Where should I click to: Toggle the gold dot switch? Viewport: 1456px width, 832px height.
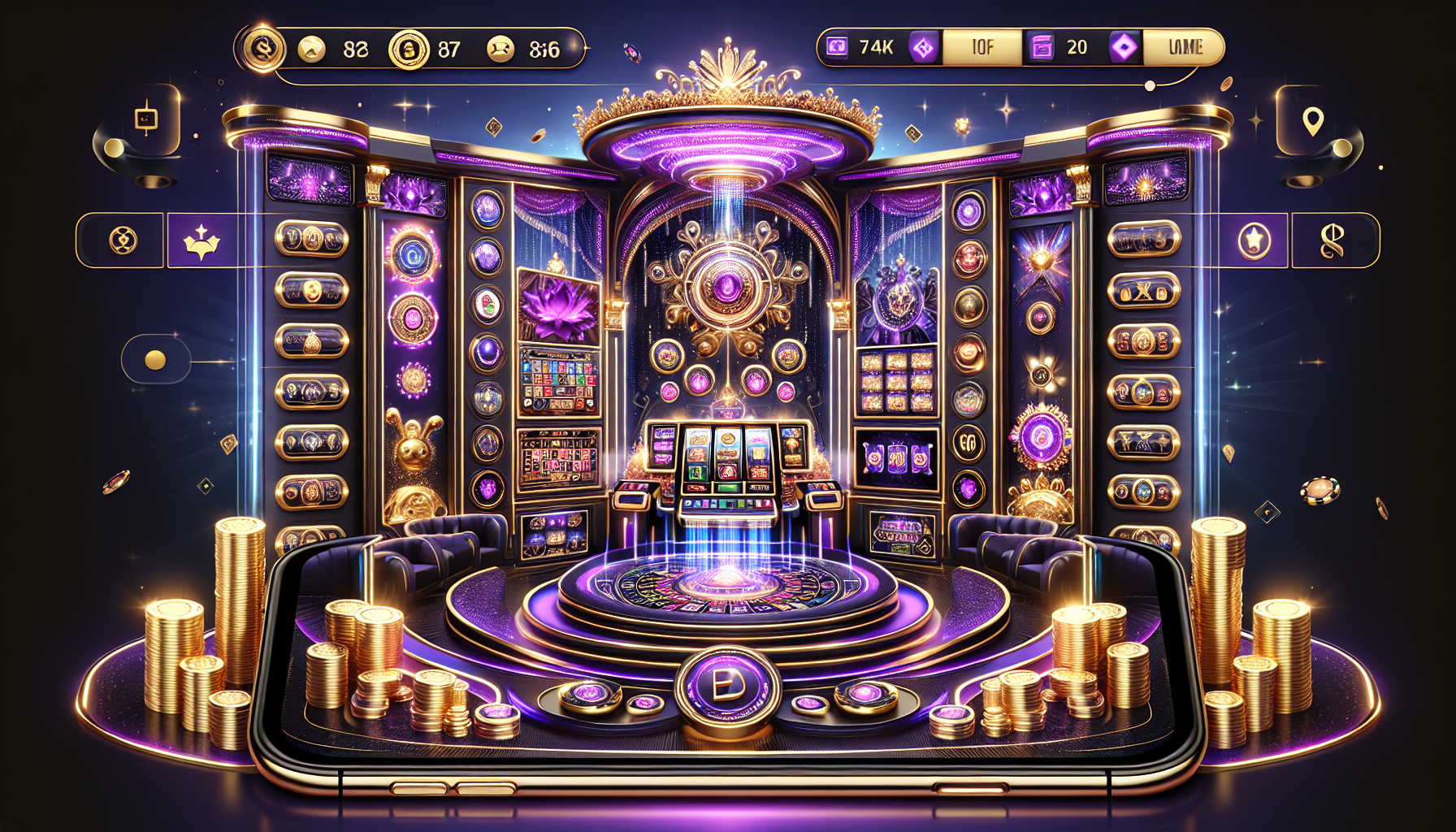(154, 360)
